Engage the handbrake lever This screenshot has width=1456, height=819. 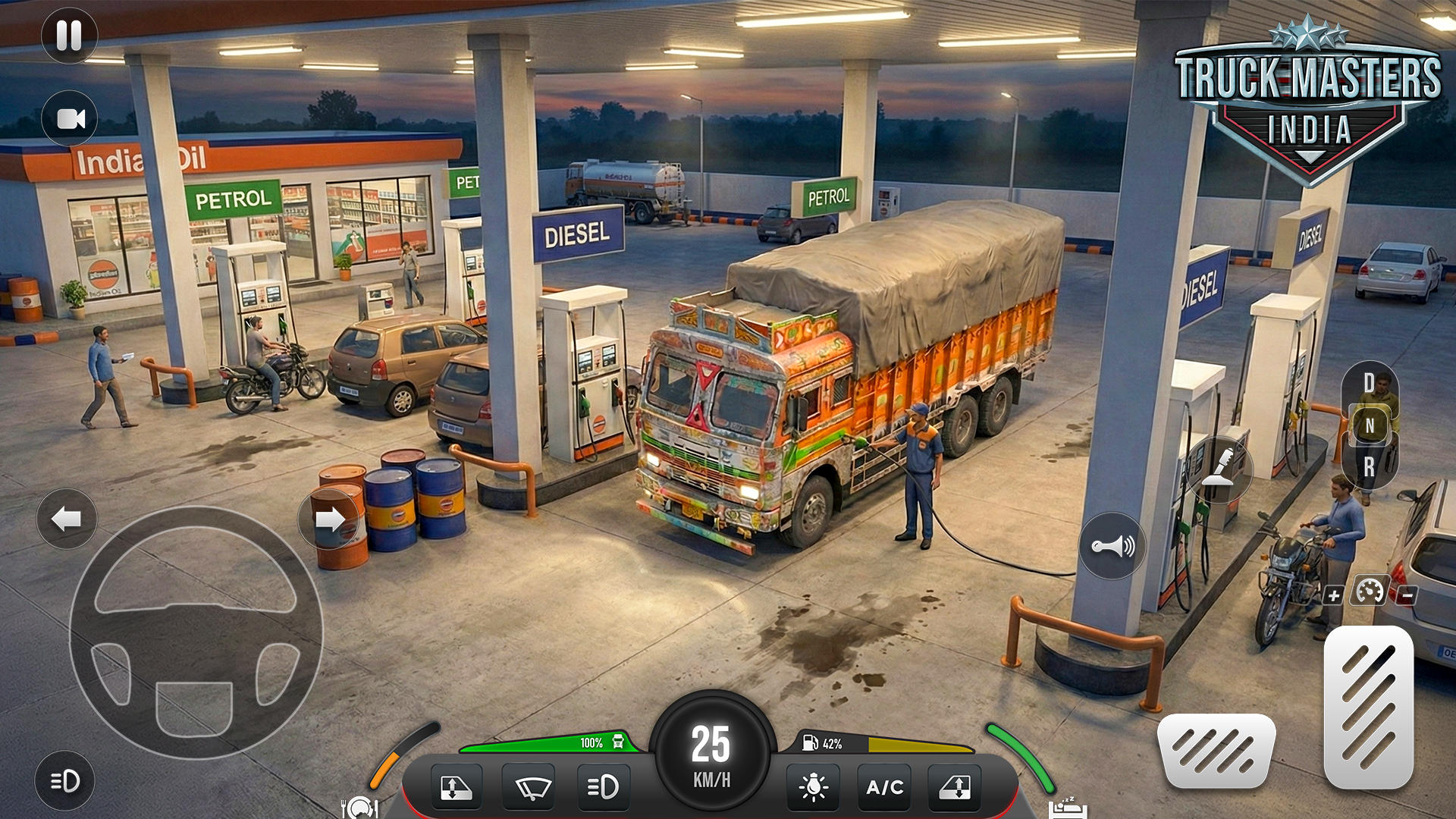(x=1219, y=469)
